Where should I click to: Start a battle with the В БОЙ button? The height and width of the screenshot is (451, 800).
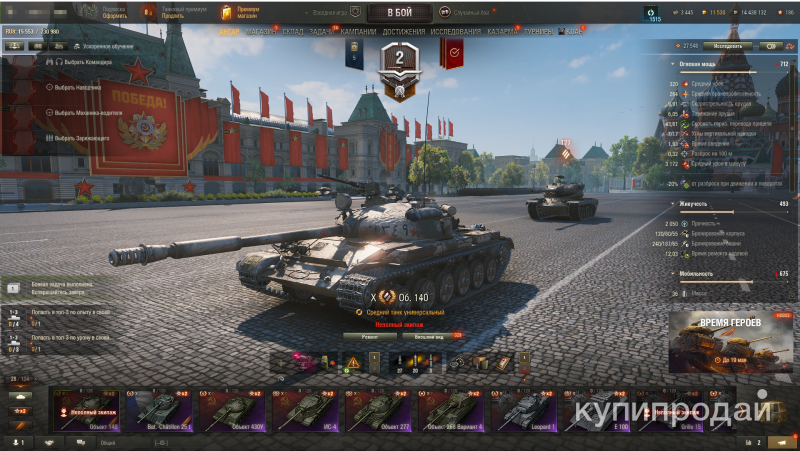[399, 13]
